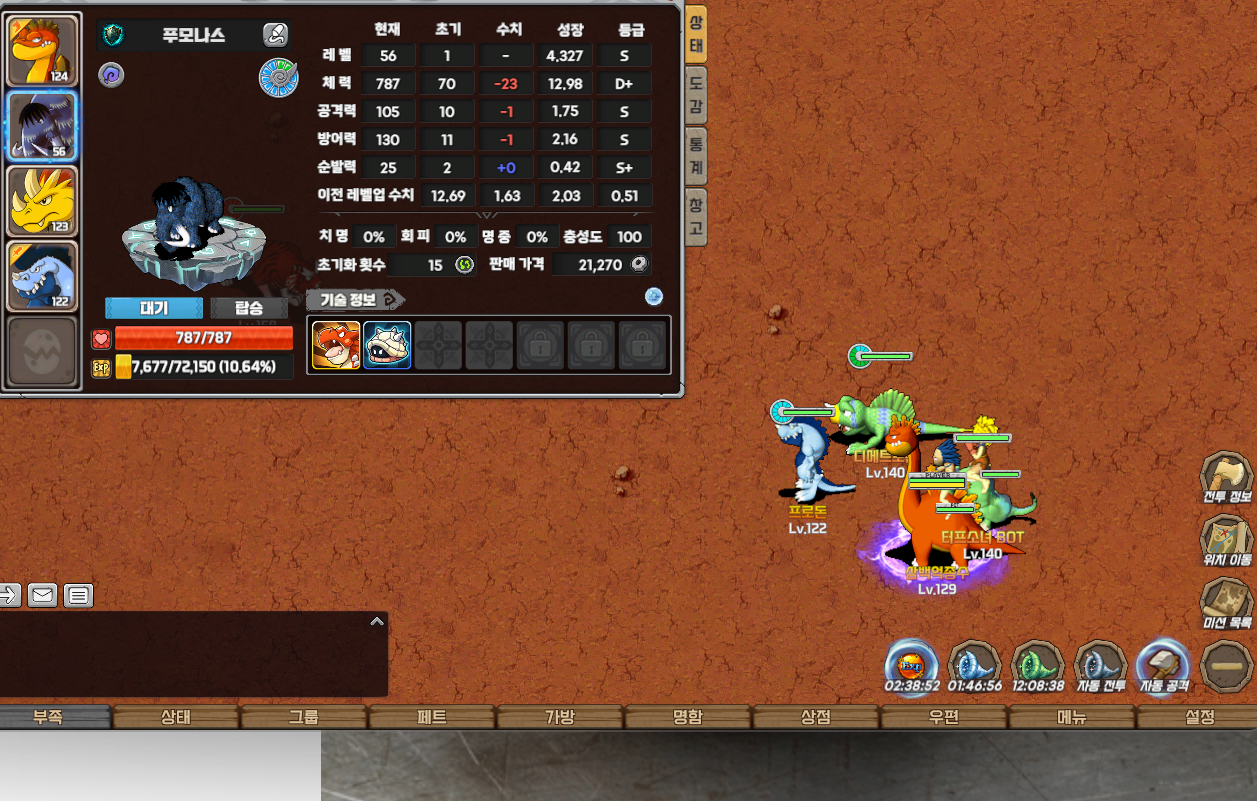Open the 통계 side tab

point(696,154)
